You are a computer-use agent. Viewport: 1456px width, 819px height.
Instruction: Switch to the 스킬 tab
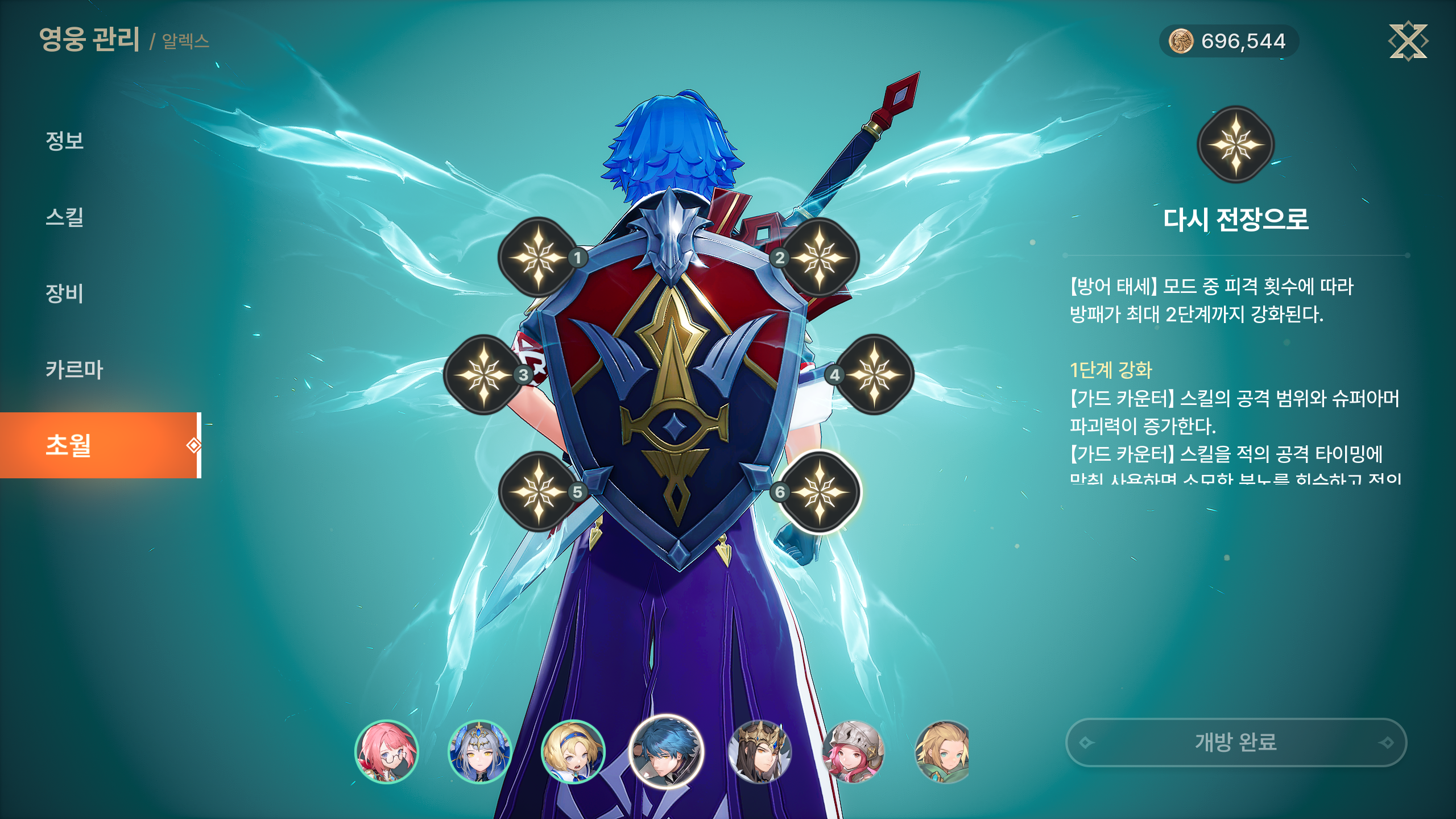click(65, 217)
